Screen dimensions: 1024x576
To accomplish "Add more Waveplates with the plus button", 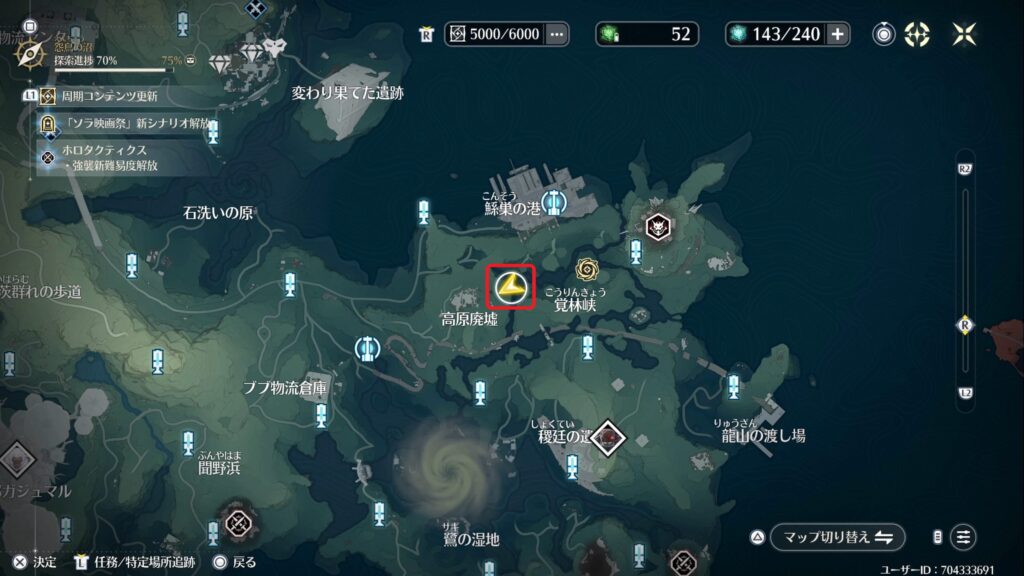I will click(x=837, y=34).
